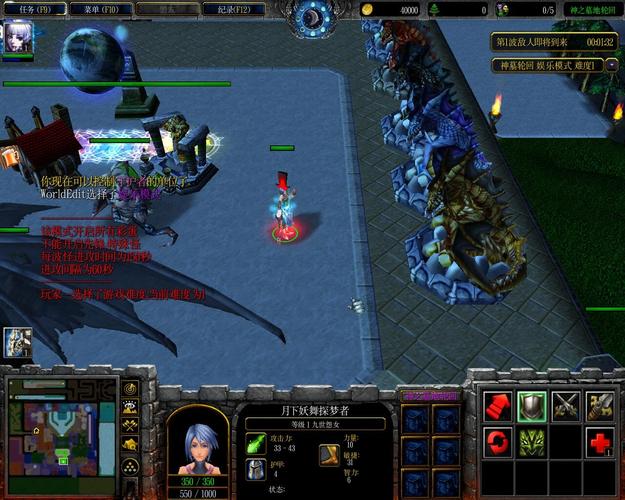
Task: Click the armor helmet icon
Action: pos(256,468)
